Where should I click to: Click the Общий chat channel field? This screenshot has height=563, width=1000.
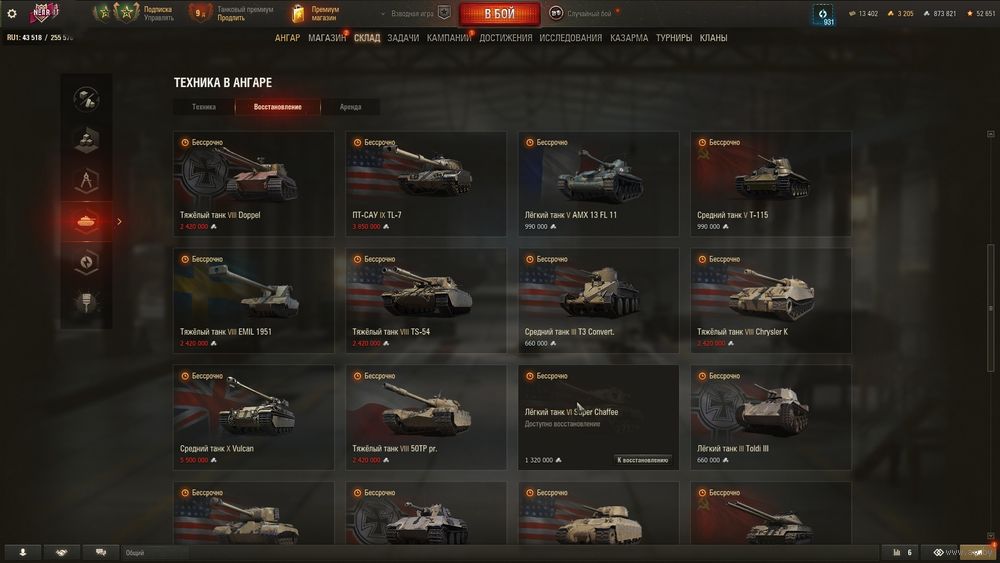155,552
